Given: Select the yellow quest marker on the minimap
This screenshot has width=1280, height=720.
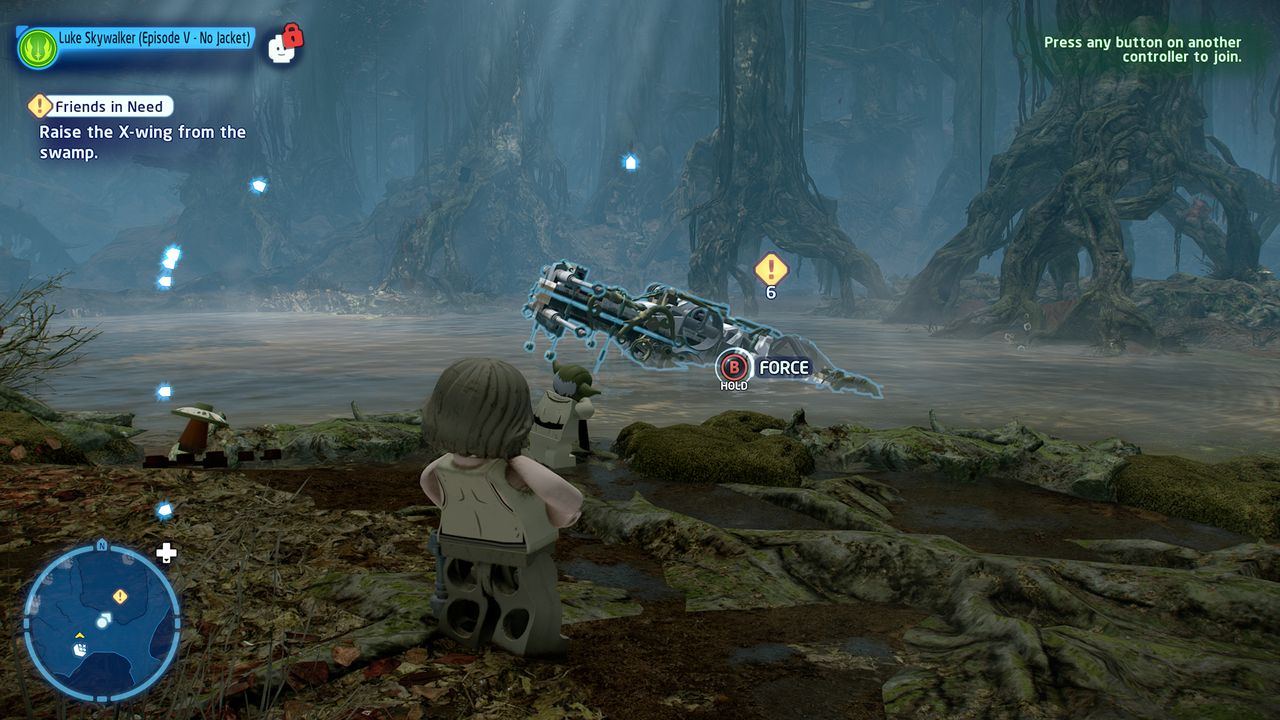Looking at the screenshot, I should click(x=120, y=596).
